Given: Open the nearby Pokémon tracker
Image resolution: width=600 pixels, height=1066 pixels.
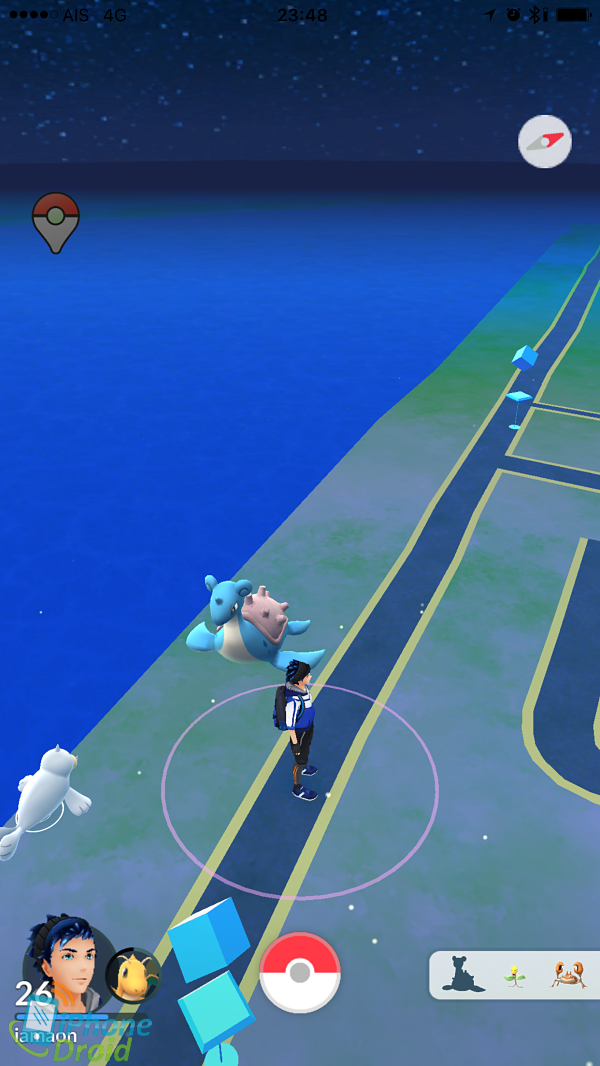Looking at the screenshot, I should (x=515, y=974).
